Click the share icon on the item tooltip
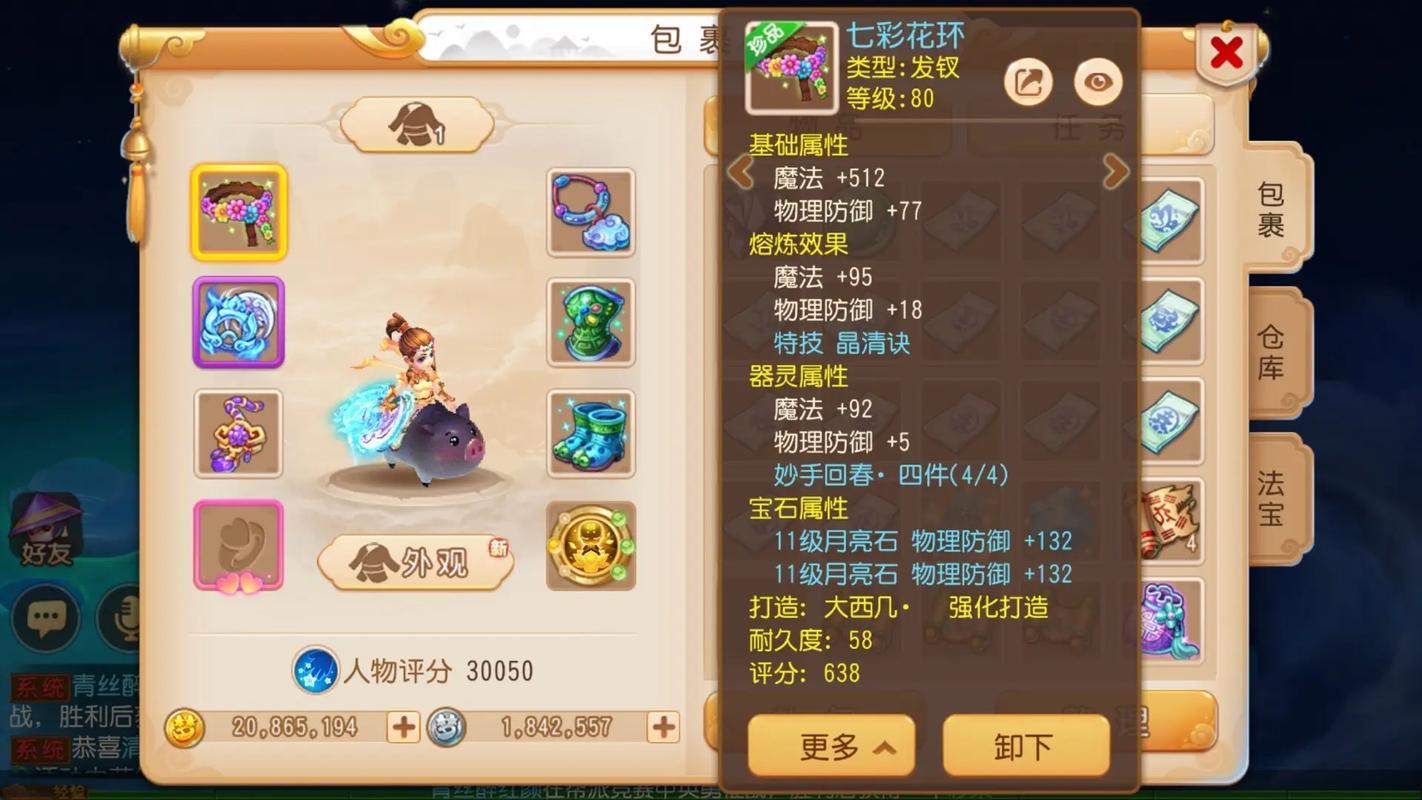 click(x=1028, y=80)
